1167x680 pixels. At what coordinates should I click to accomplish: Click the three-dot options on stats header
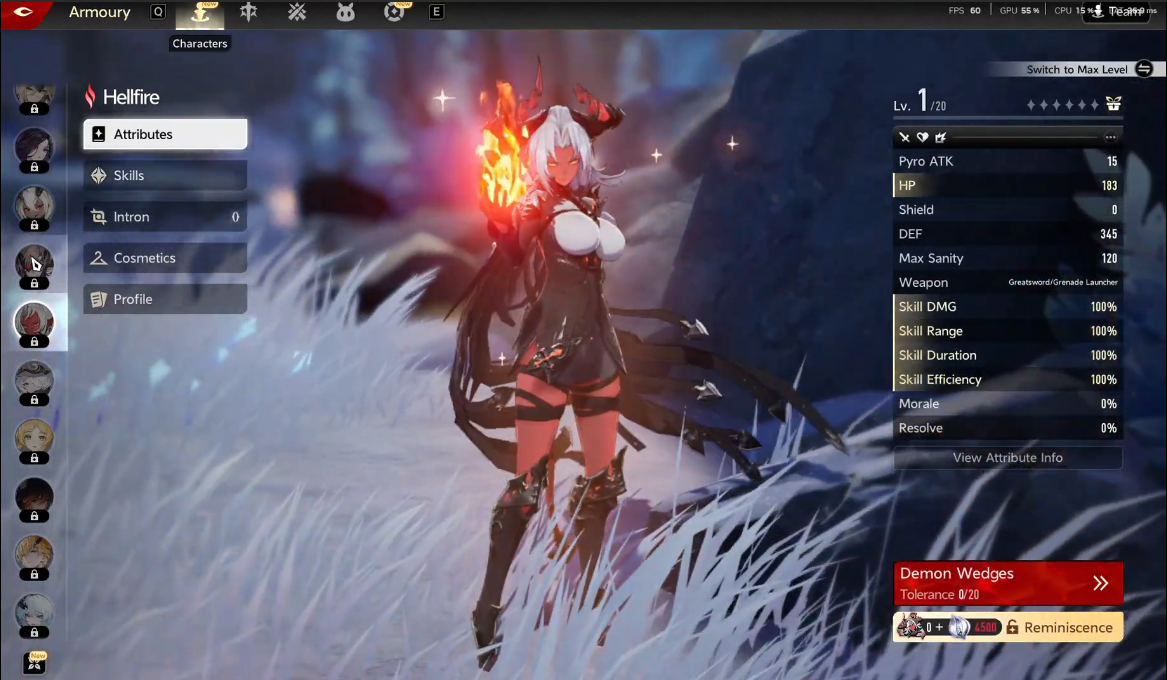pyautogui.click(x=1110, y=137)
